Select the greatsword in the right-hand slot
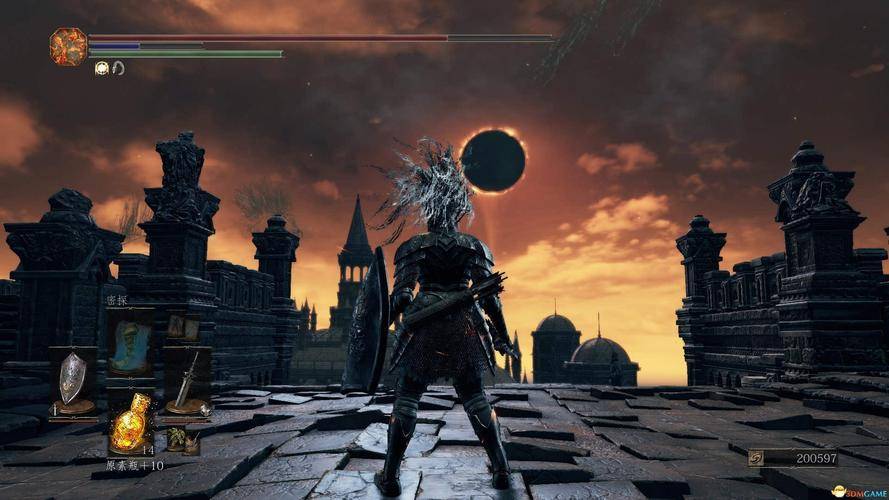This screenshot has height=500, width=889. tap(187, 381)
